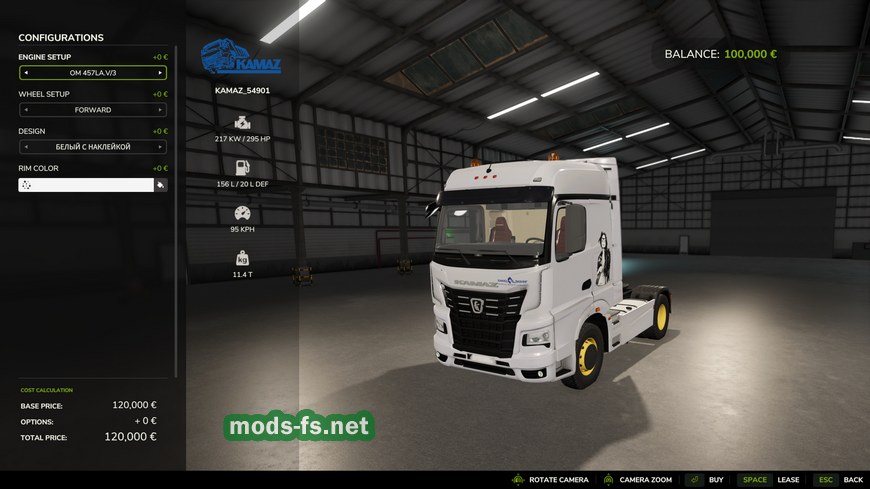Select next engine setup option
Image resolution: width=870 pixels, height=489 pixels.
click(x=159, y=73)
